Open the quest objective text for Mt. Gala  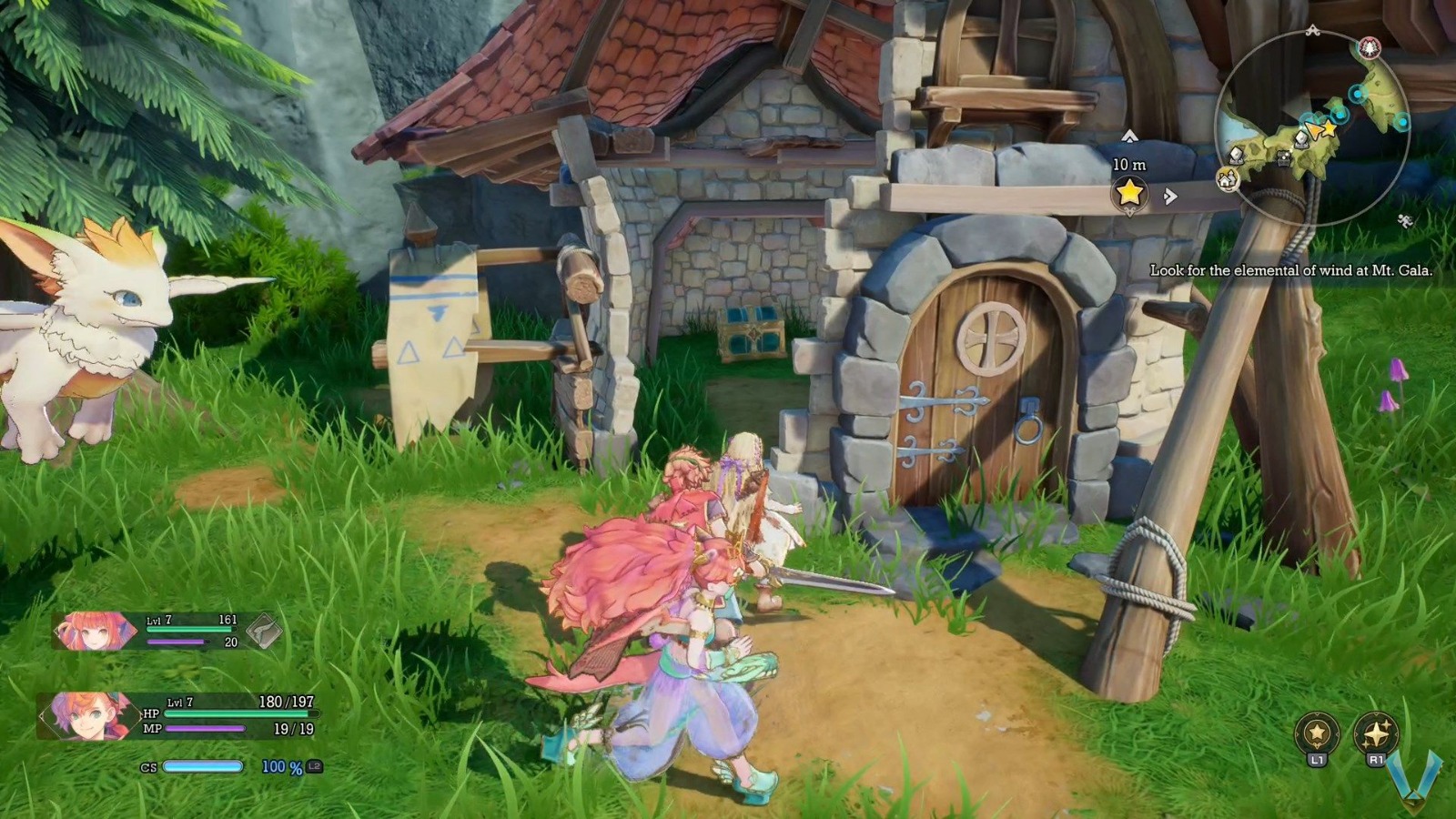pos(1292,270)
